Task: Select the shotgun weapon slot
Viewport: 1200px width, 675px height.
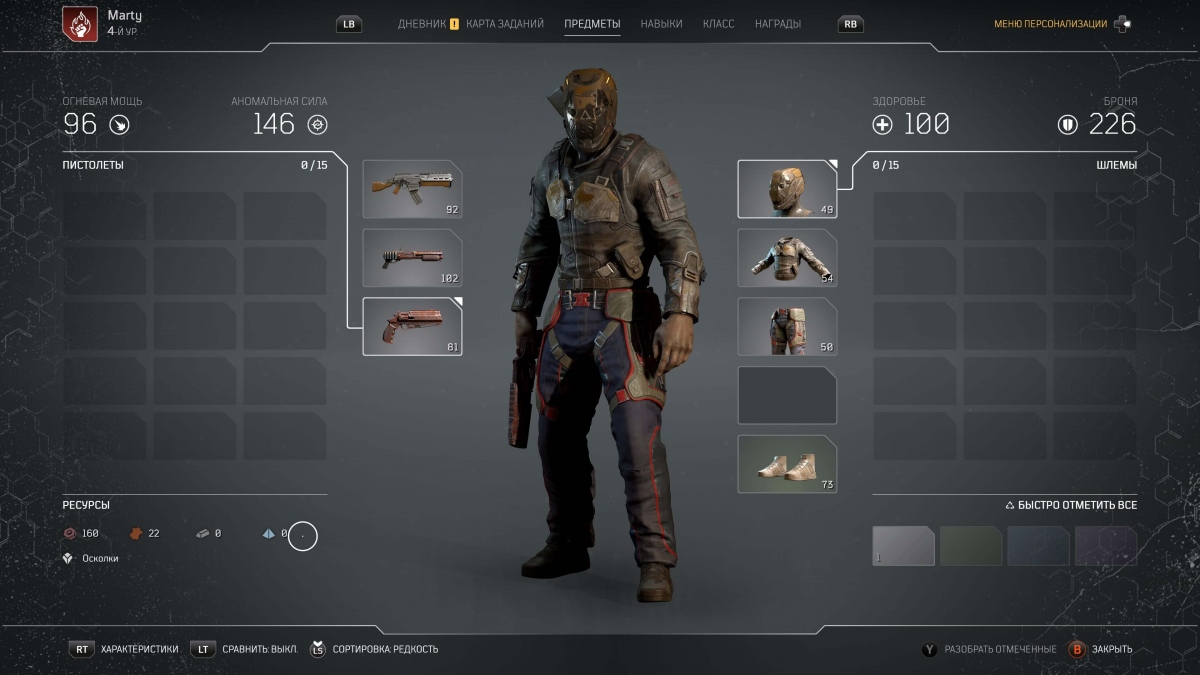Action: click(x=412, y=258)
